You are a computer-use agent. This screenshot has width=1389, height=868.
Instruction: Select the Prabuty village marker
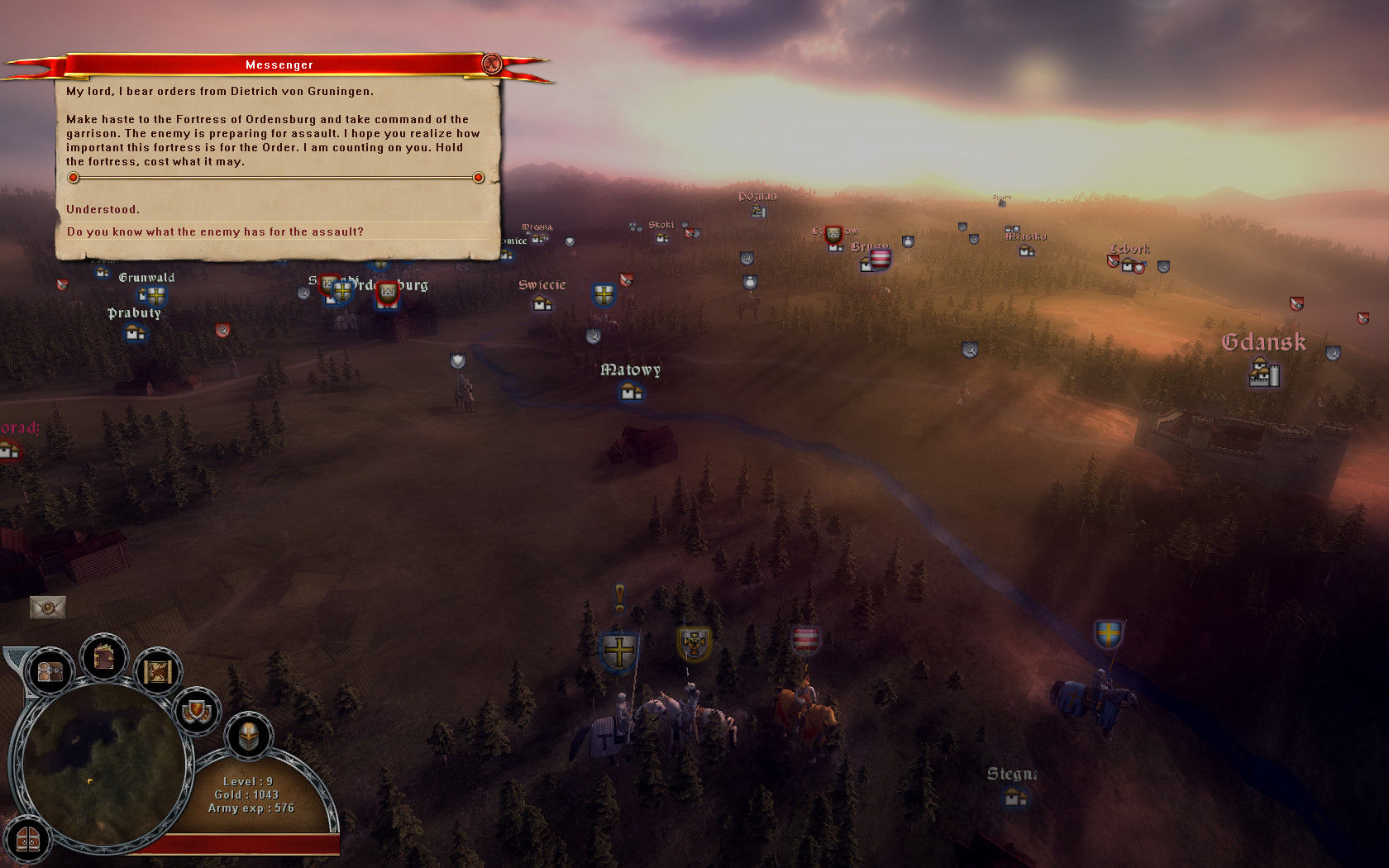coord(135,333)
